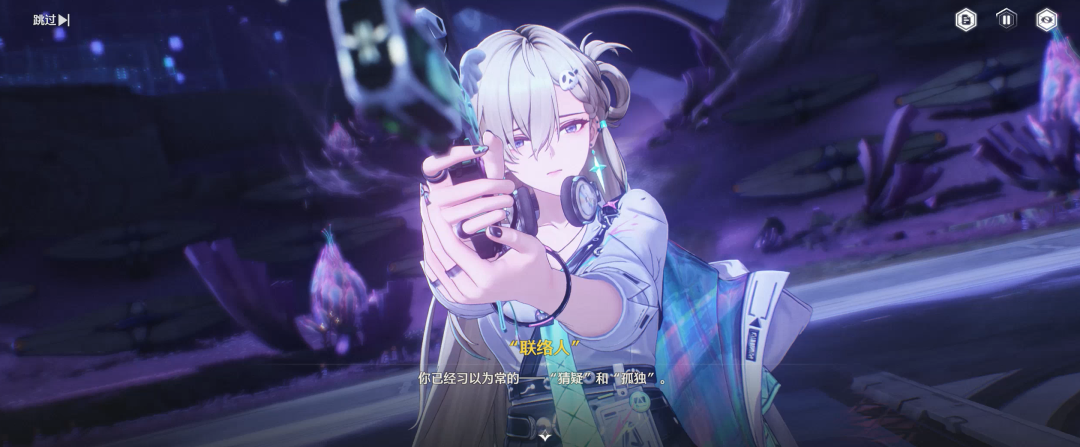1080x447 pixels.
Task: Skip the cutscene with 跳过
Action: click(51, 20)
